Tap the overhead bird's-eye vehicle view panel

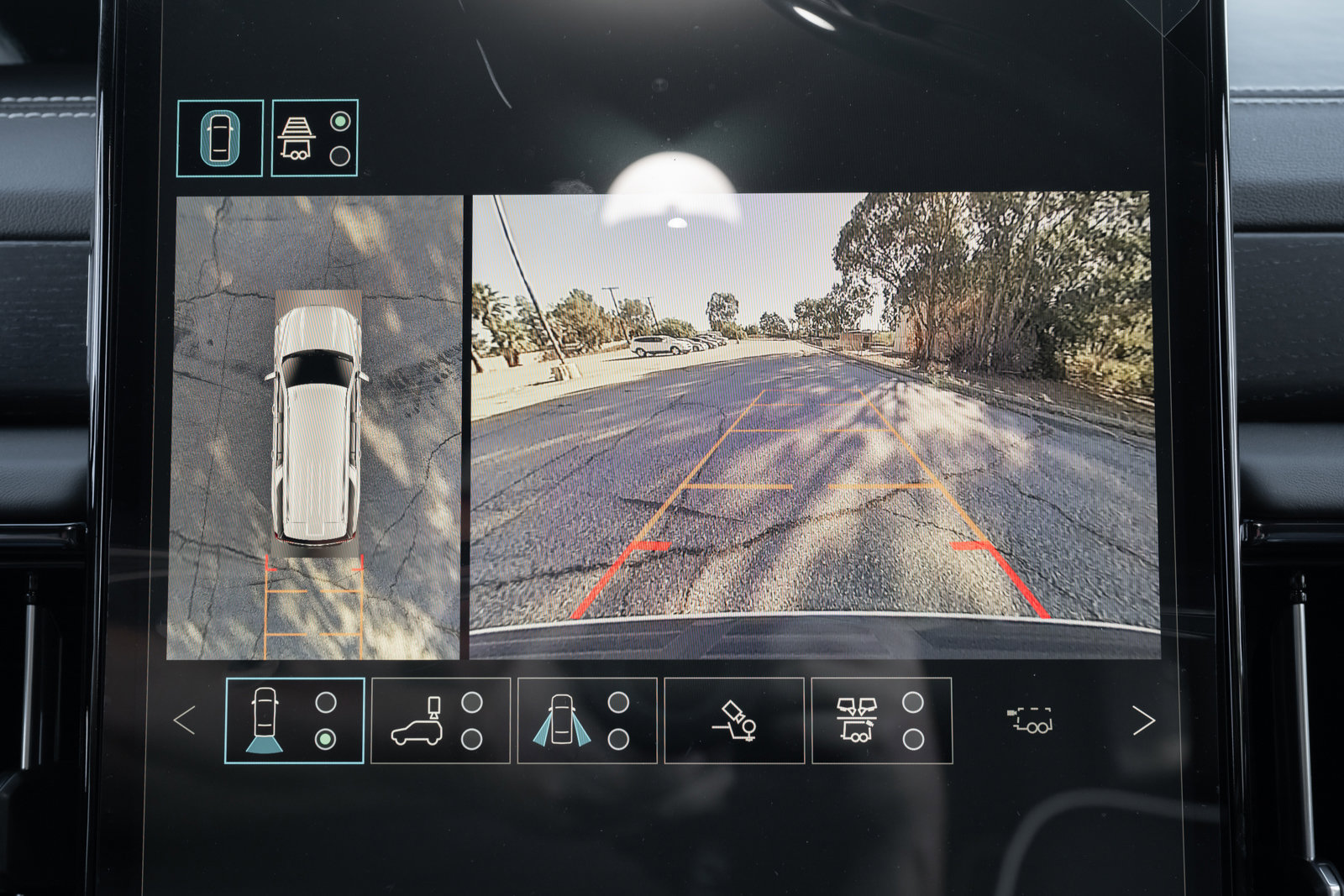point(315,428)
